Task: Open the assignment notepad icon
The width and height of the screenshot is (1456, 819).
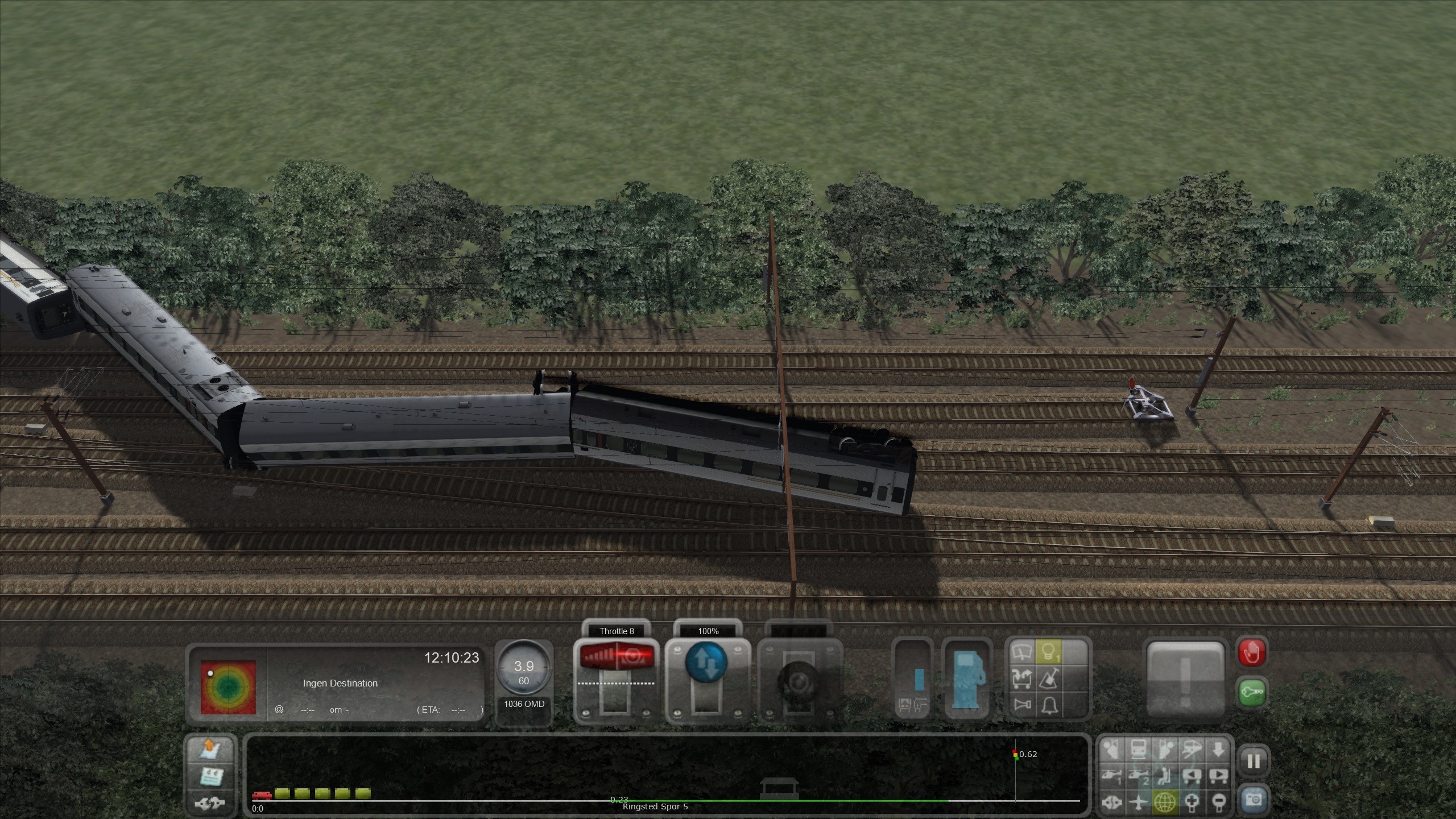Action: (x=212, y=776)
